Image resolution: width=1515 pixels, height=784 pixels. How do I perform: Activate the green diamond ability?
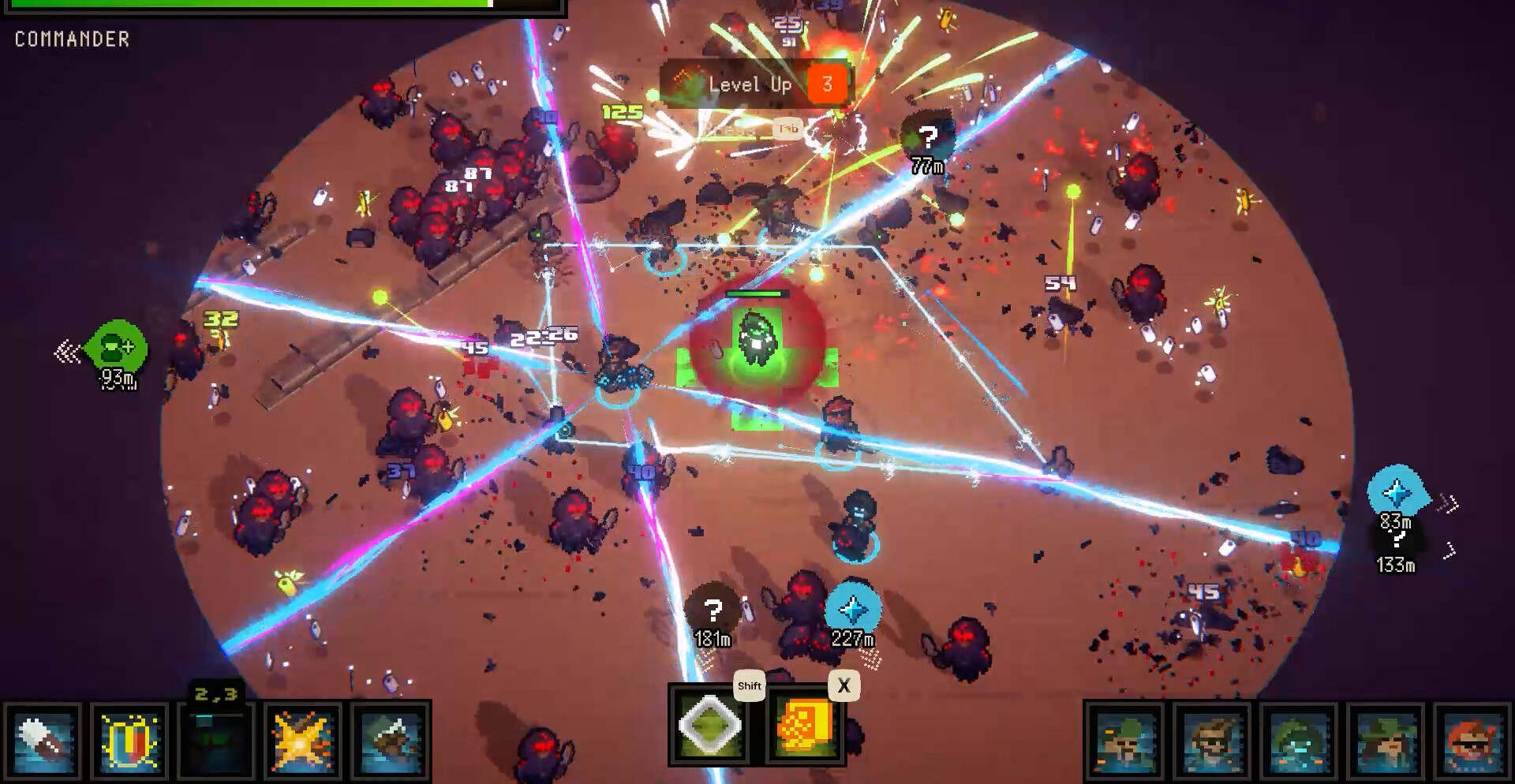pyautogui.click(x=710, y=726)
